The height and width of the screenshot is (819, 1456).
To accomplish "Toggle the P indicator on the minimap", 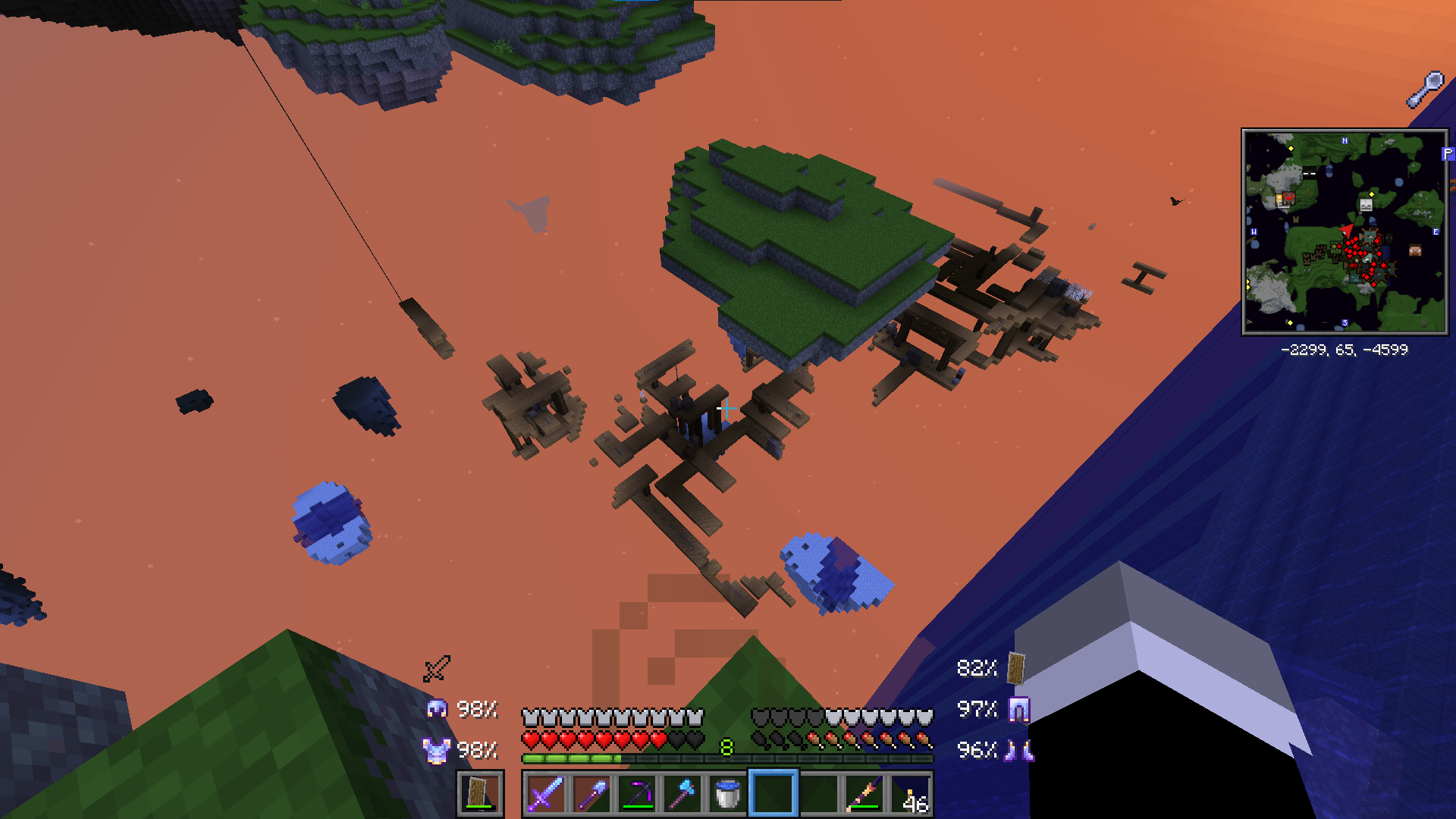I will [1447, 155].
